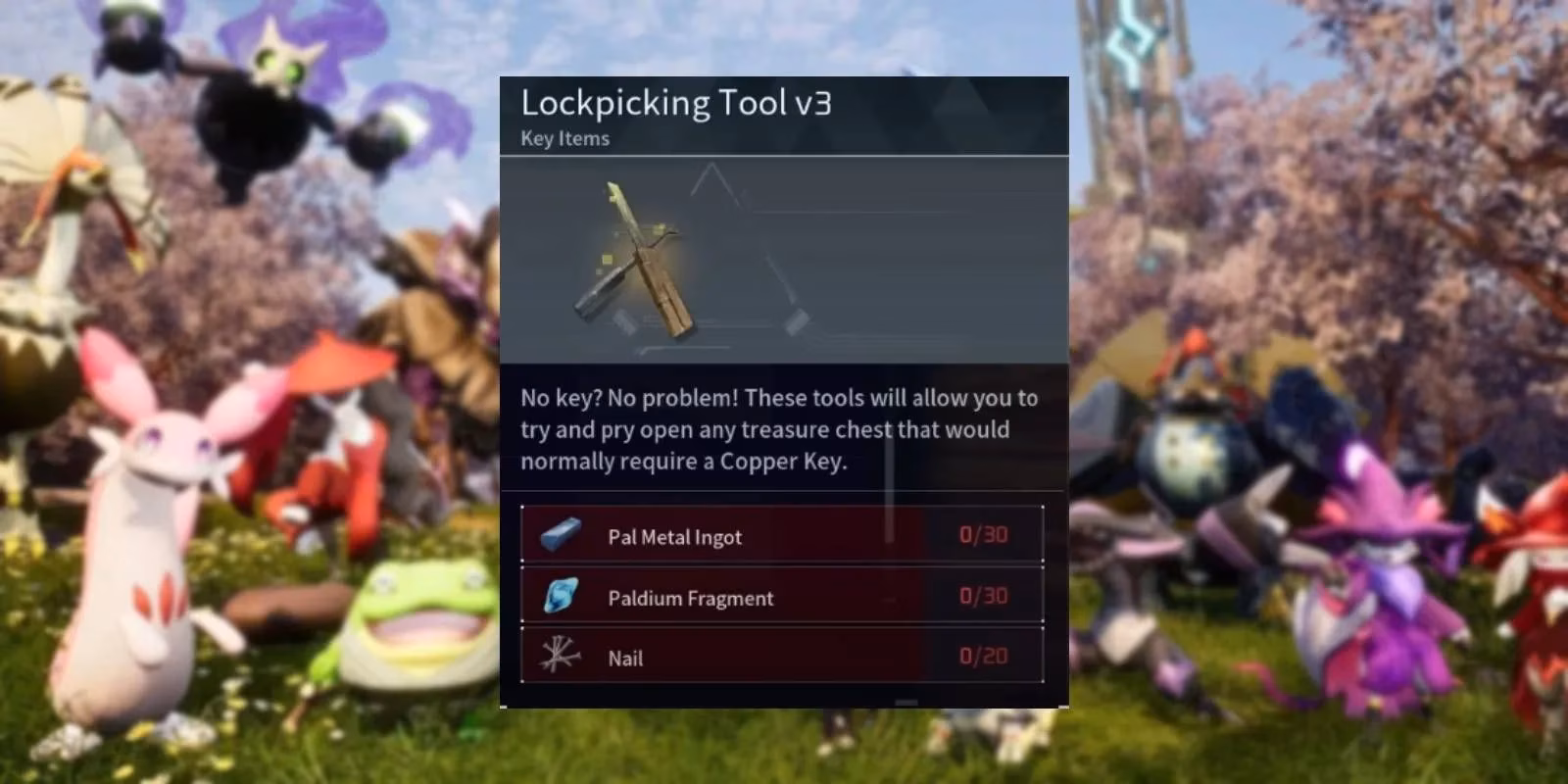This screenshot has width=1568, height=784.
Task: Select the Key Items category label
Action: [x=563, y=138]
